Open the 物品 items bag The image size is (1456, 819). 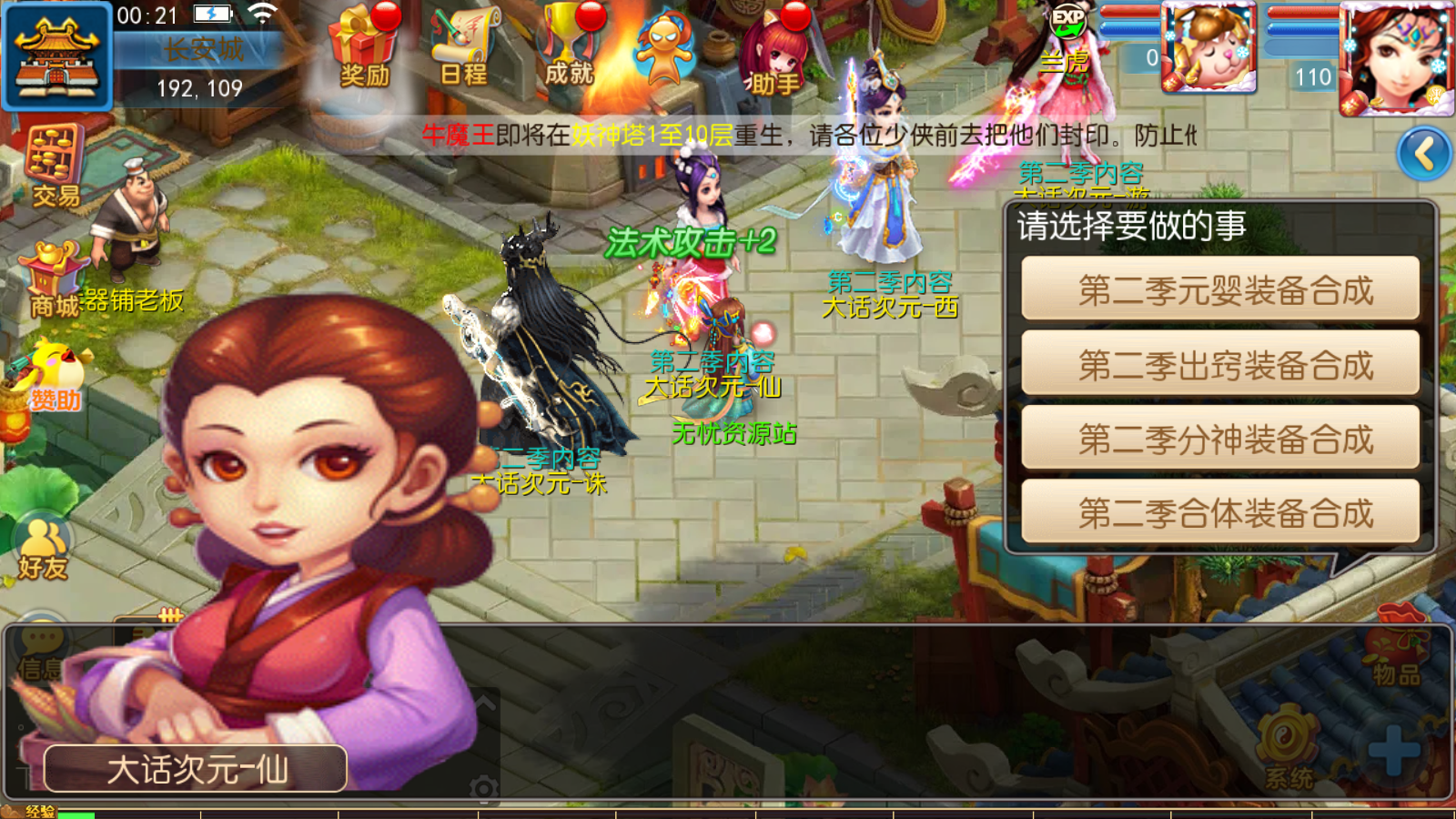click(1396, 653)
